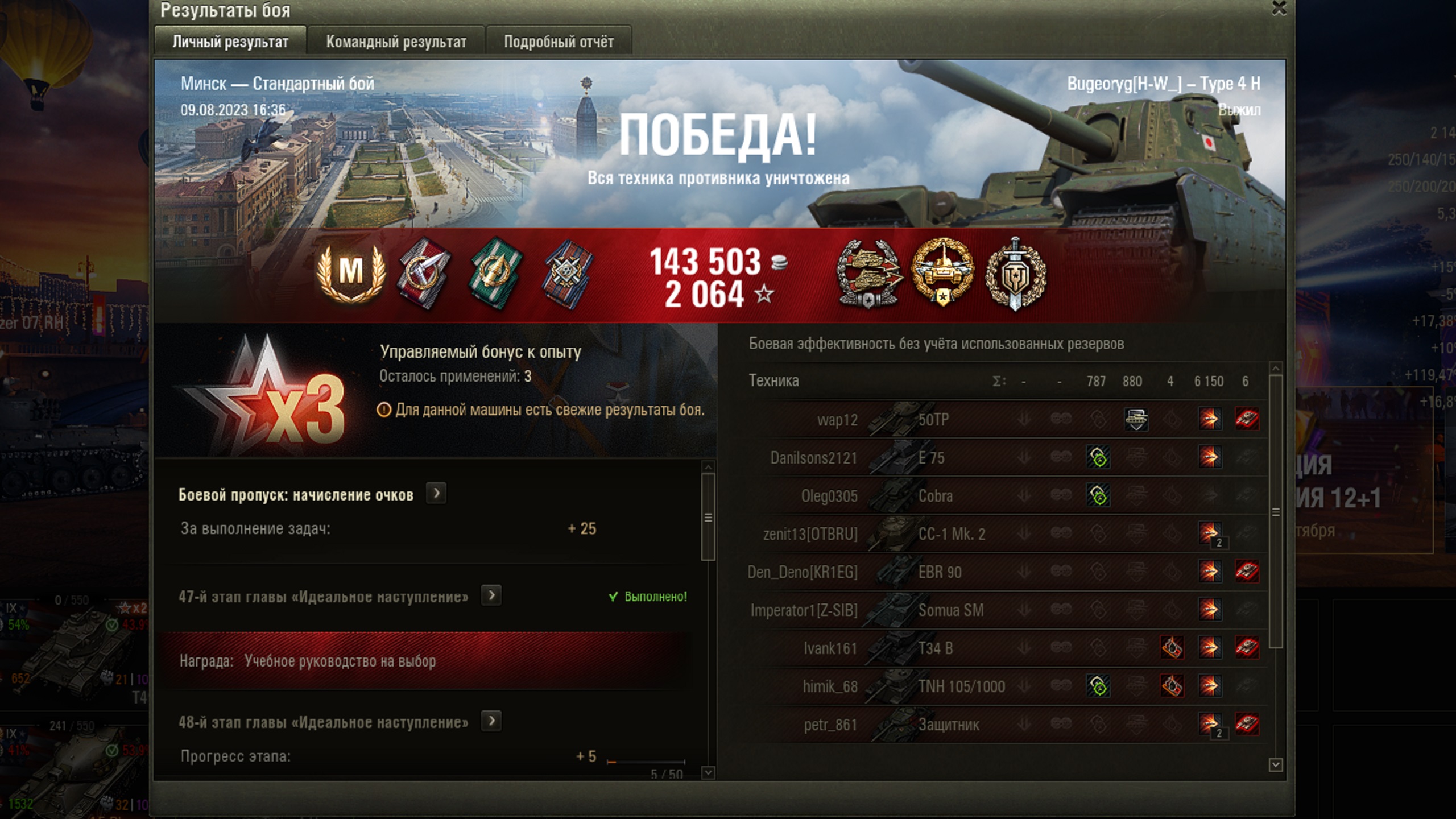Switch to the Командный результат tab

(396, 41)
